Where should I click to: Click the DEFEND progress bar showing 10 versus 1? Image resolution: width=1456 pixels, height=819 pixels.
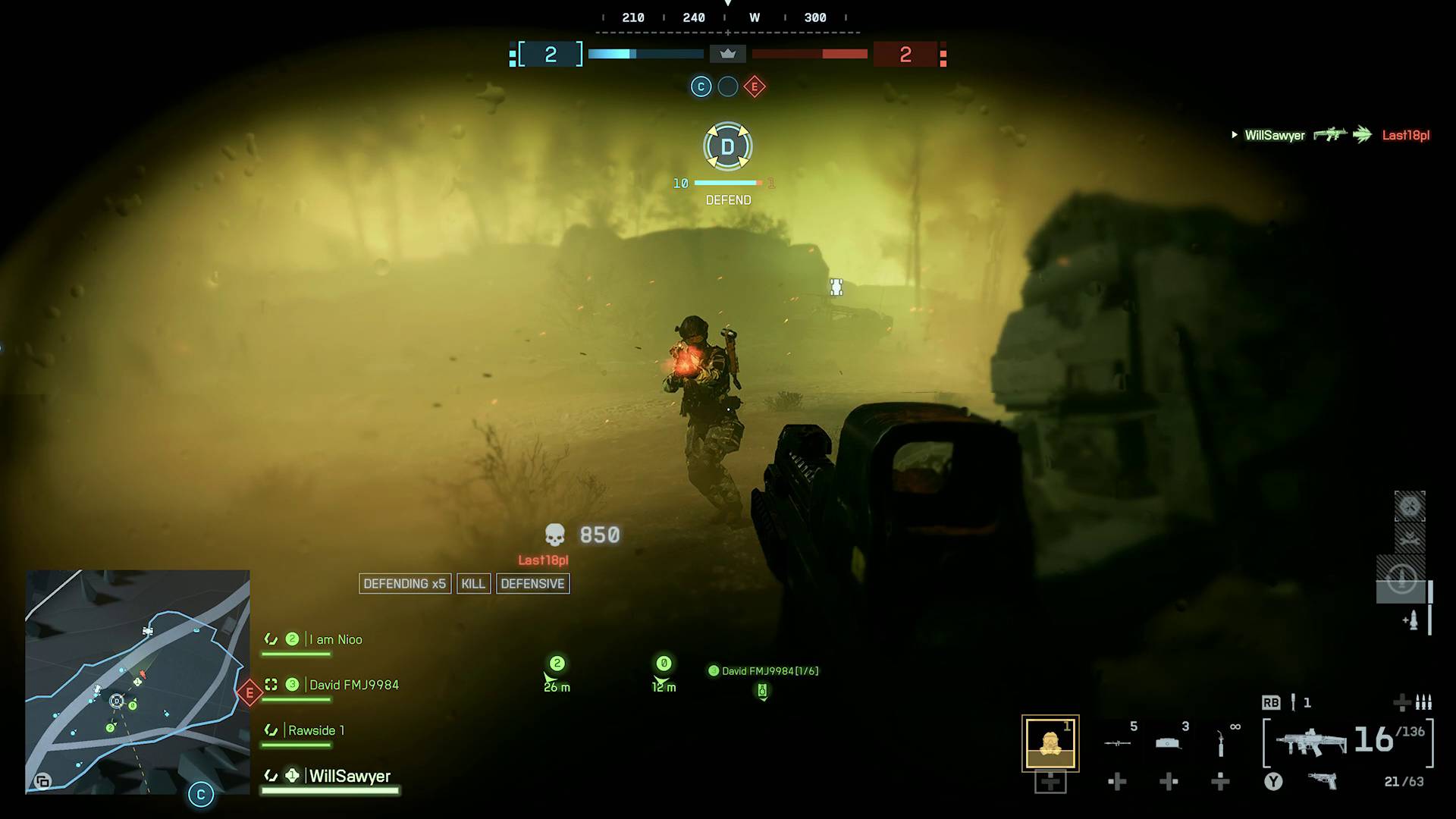(726, 182)
